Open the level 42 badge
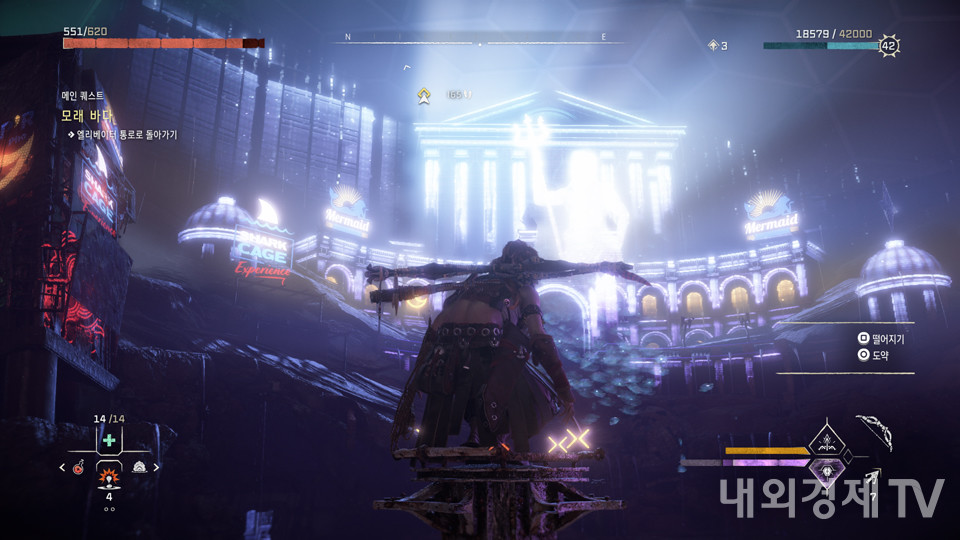The width and height of the screenshot is (960, 540). click(888, 45)
